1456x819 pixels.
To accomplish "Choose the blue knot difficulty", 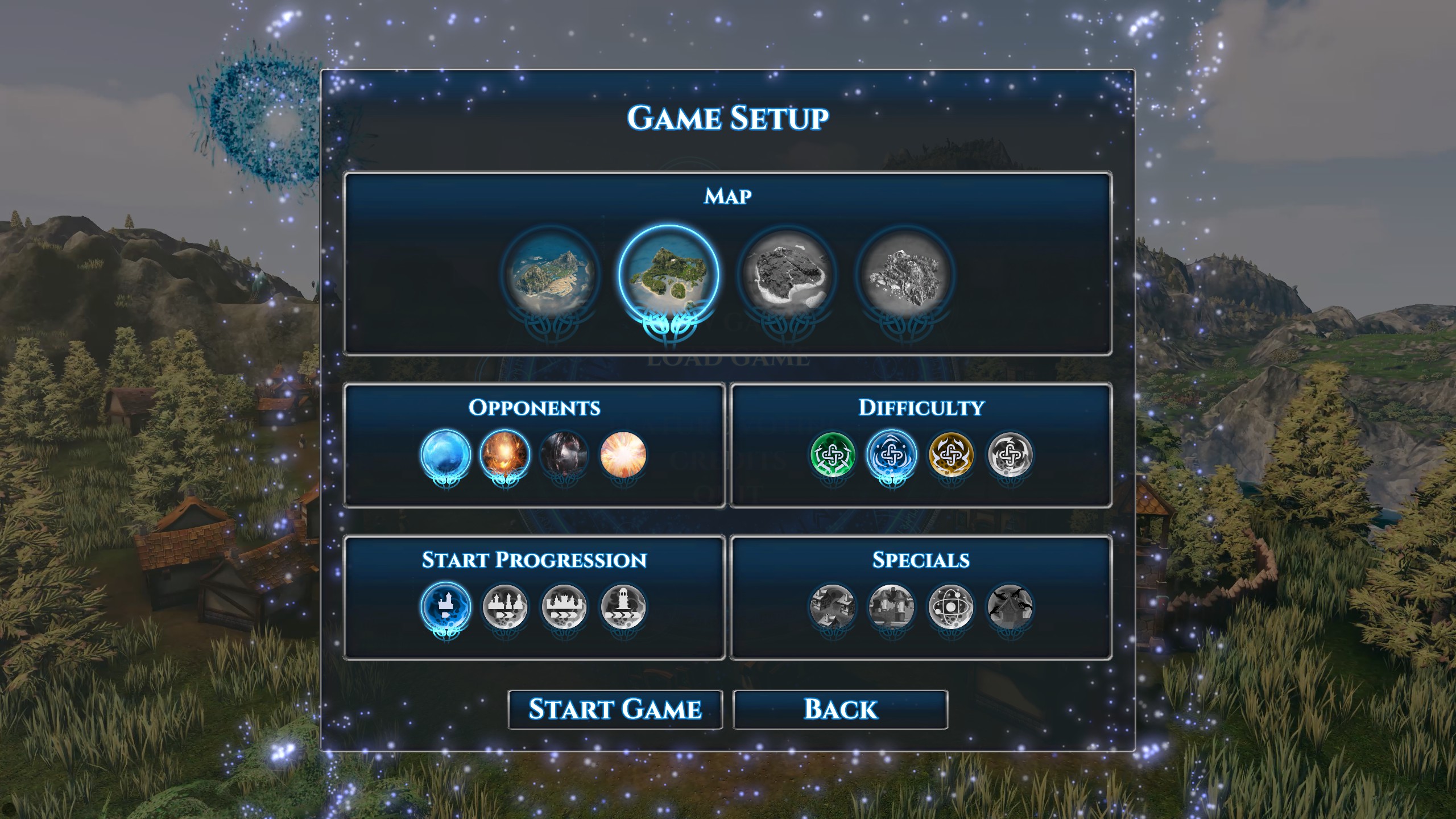I will pos(892,454).
